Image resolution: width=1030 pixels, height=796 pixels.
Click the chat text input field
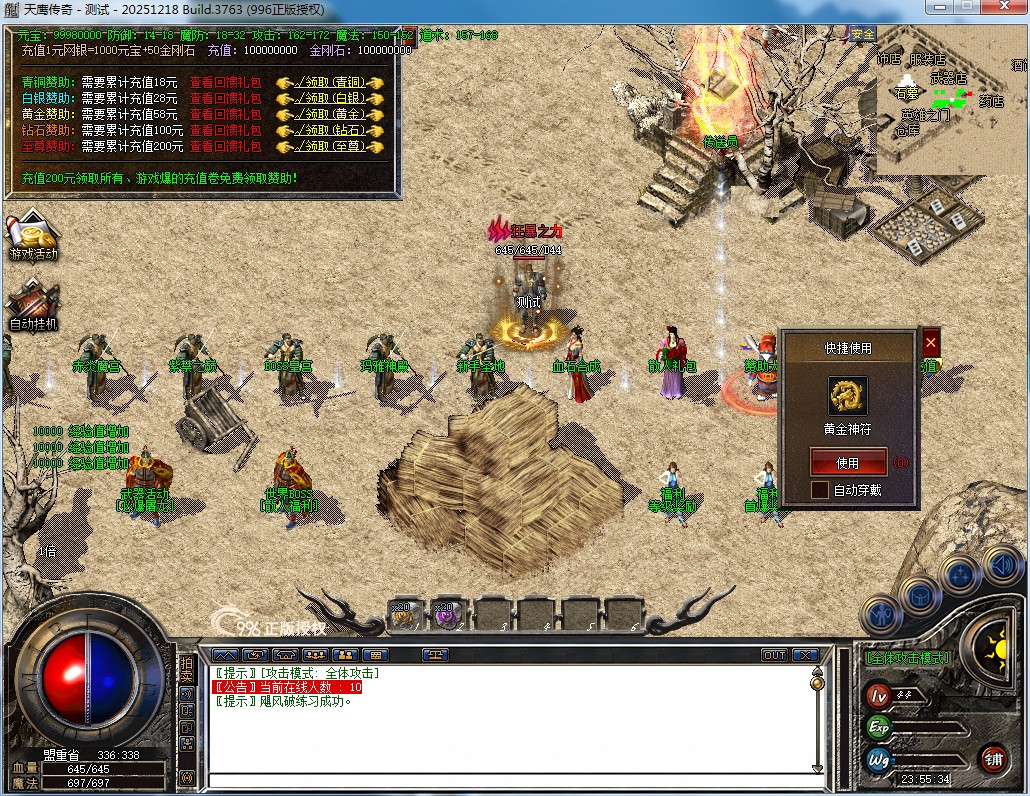[510, 782]
